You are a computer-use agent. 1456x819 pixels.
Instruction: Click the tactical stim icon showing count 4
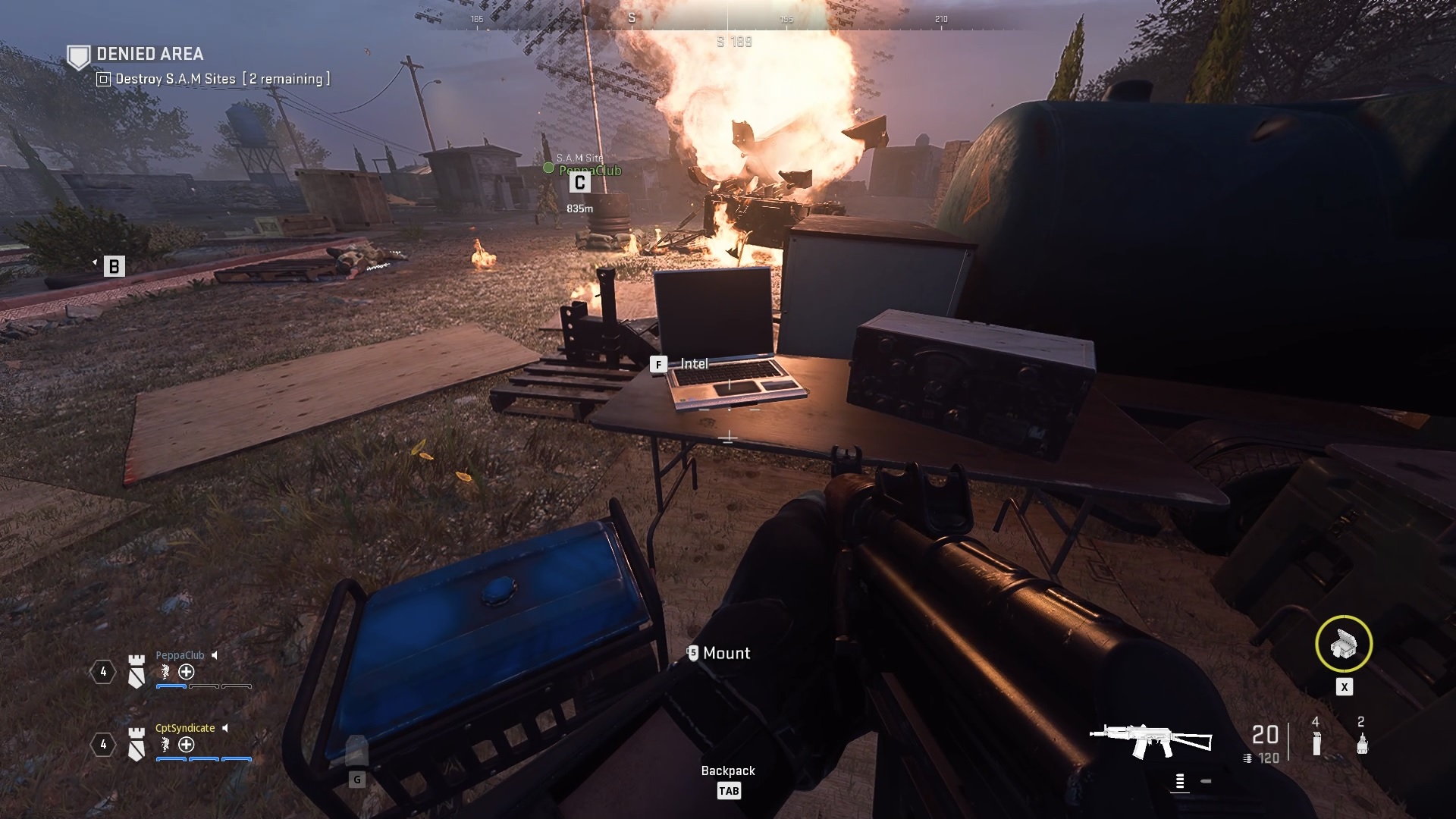coord(1316,741)
